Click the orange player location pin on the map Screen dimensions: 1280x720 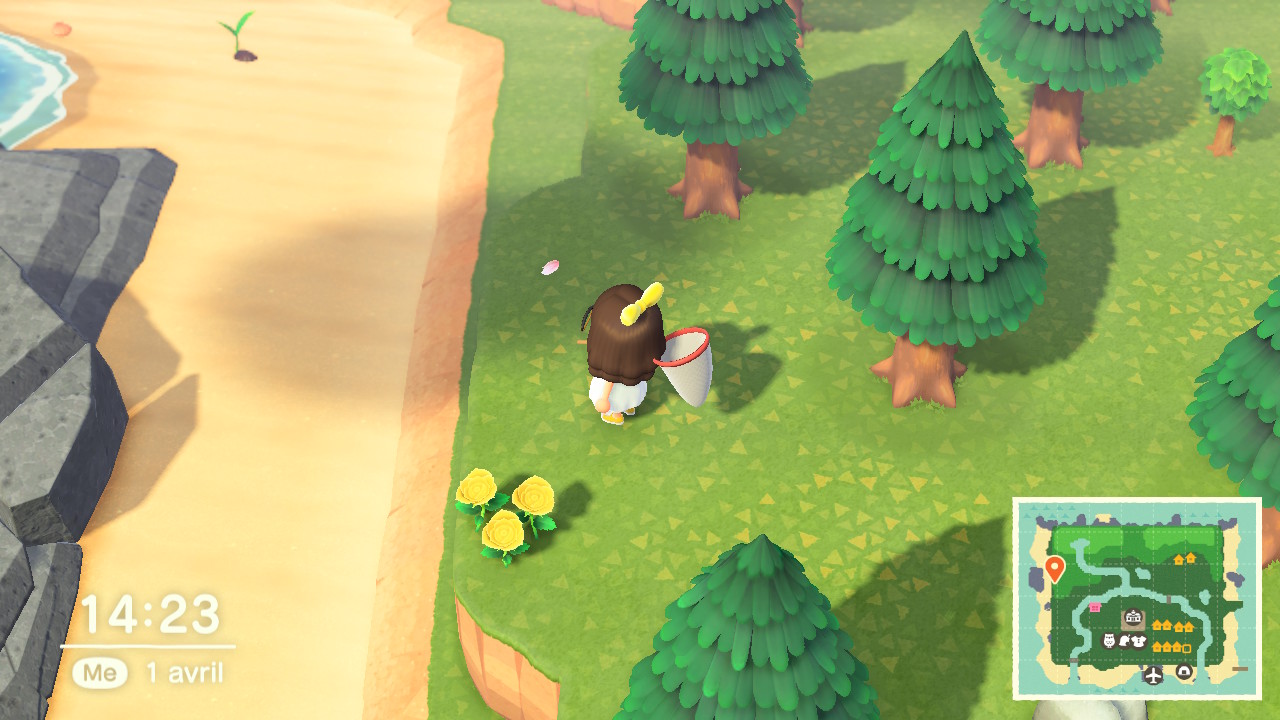tap(1054, 567)
